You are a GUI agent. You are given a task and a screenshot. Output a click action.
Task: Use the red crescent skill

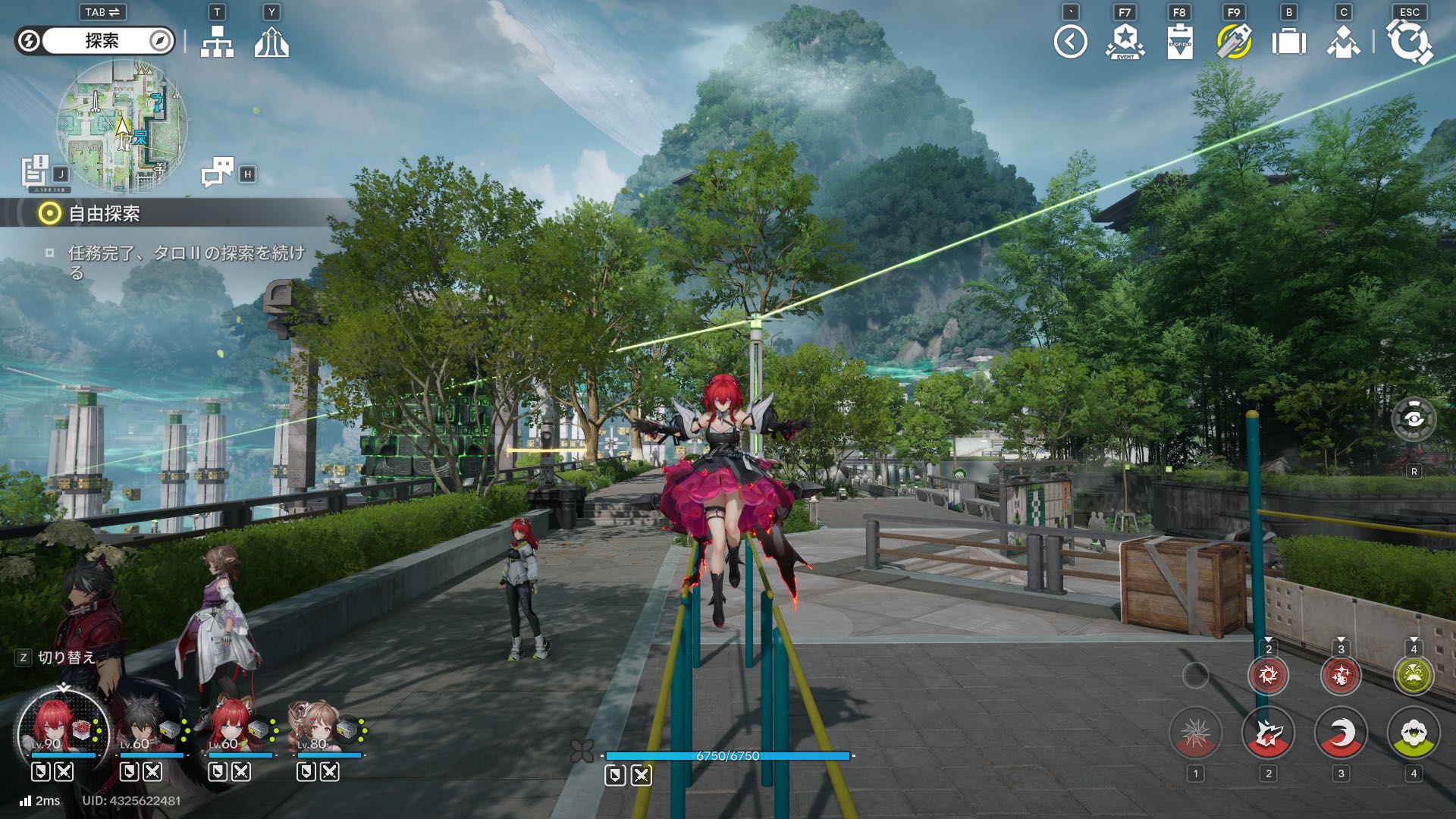(1341, 733)
